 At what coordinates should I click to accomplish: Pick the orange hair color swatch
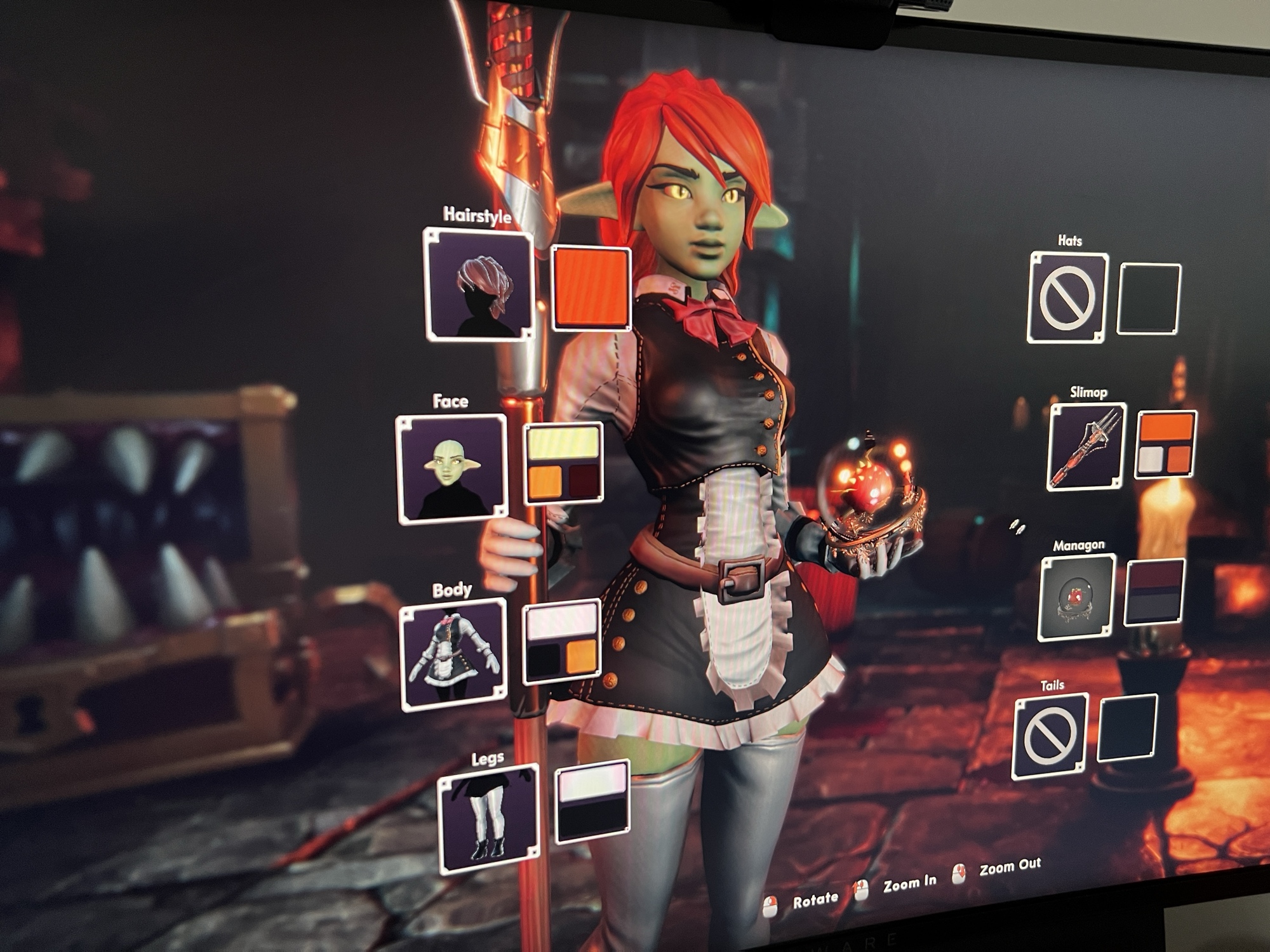pos(591,289)
